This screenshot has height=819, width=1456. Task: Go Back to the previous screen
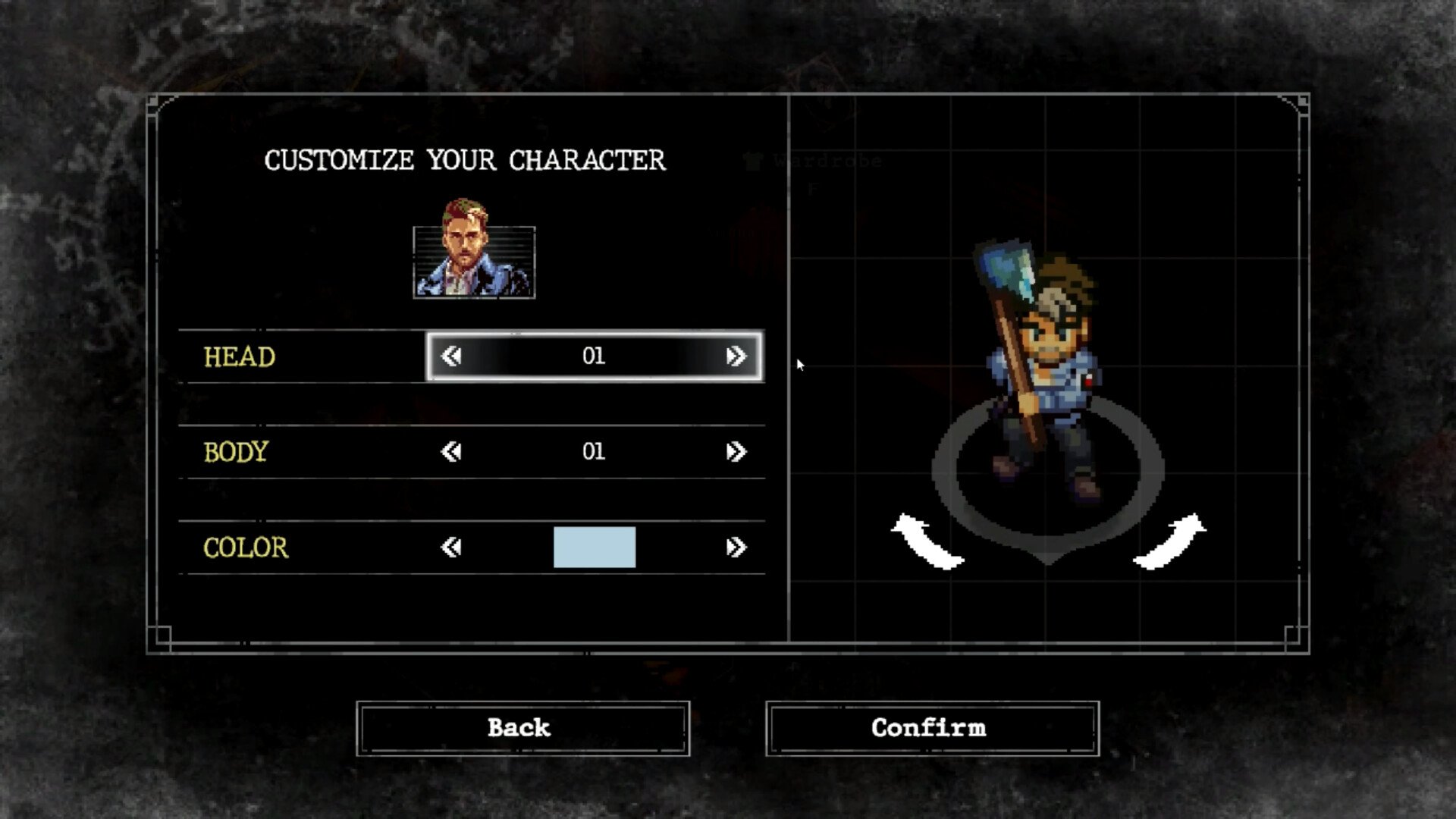pos(522,728)
